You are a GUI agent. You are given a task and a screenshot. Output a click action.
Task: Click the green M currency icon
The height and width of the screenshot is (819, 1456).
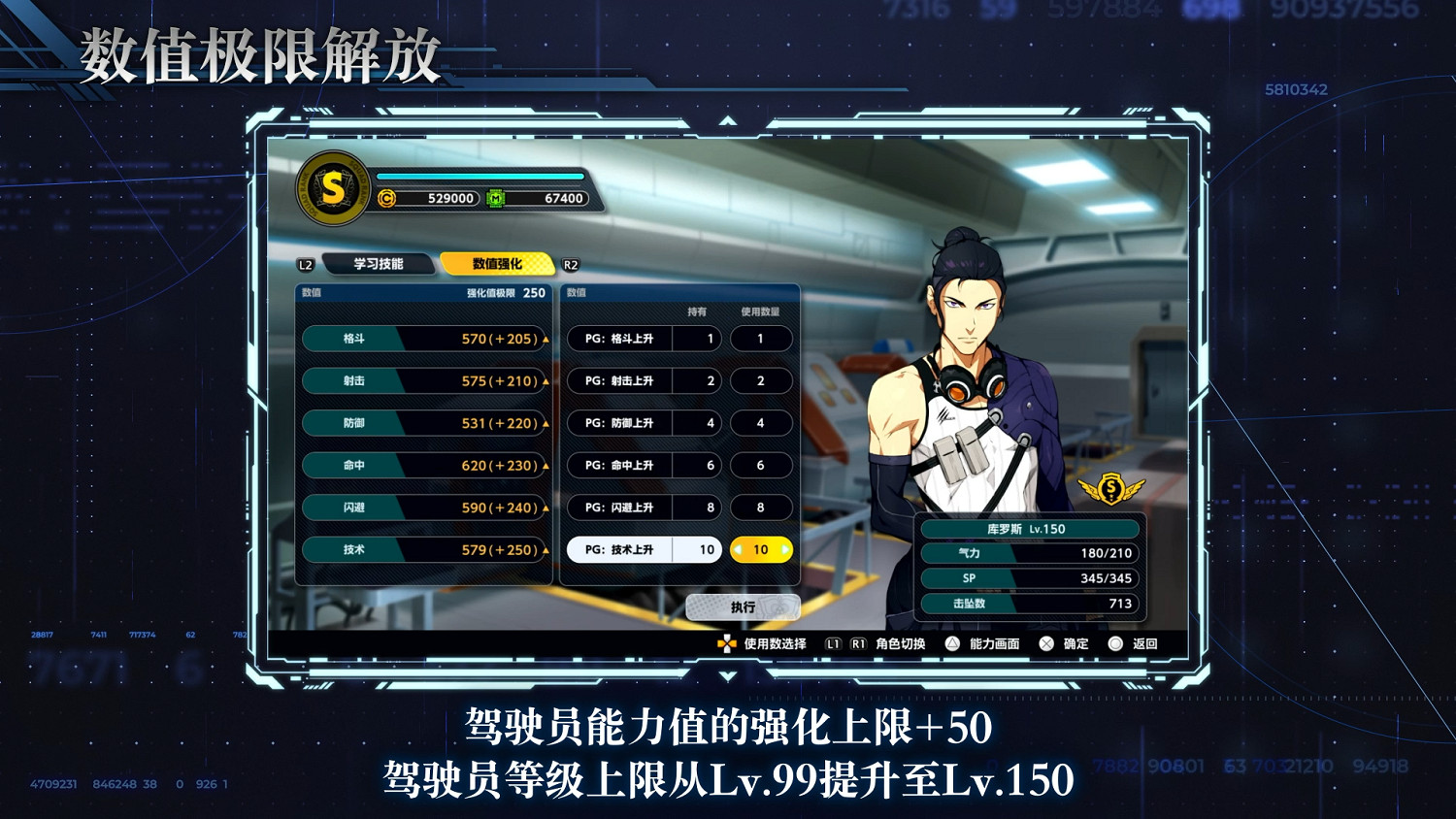coord(496,196)
